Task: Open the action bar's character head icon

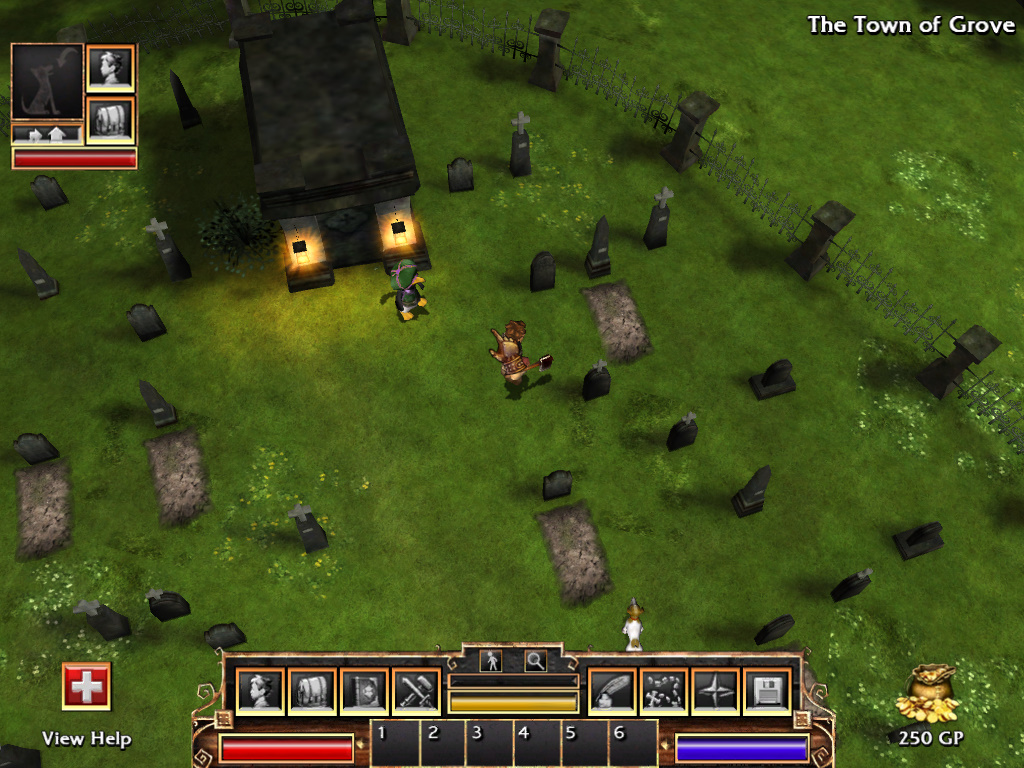Action: (x=260, y=691)
